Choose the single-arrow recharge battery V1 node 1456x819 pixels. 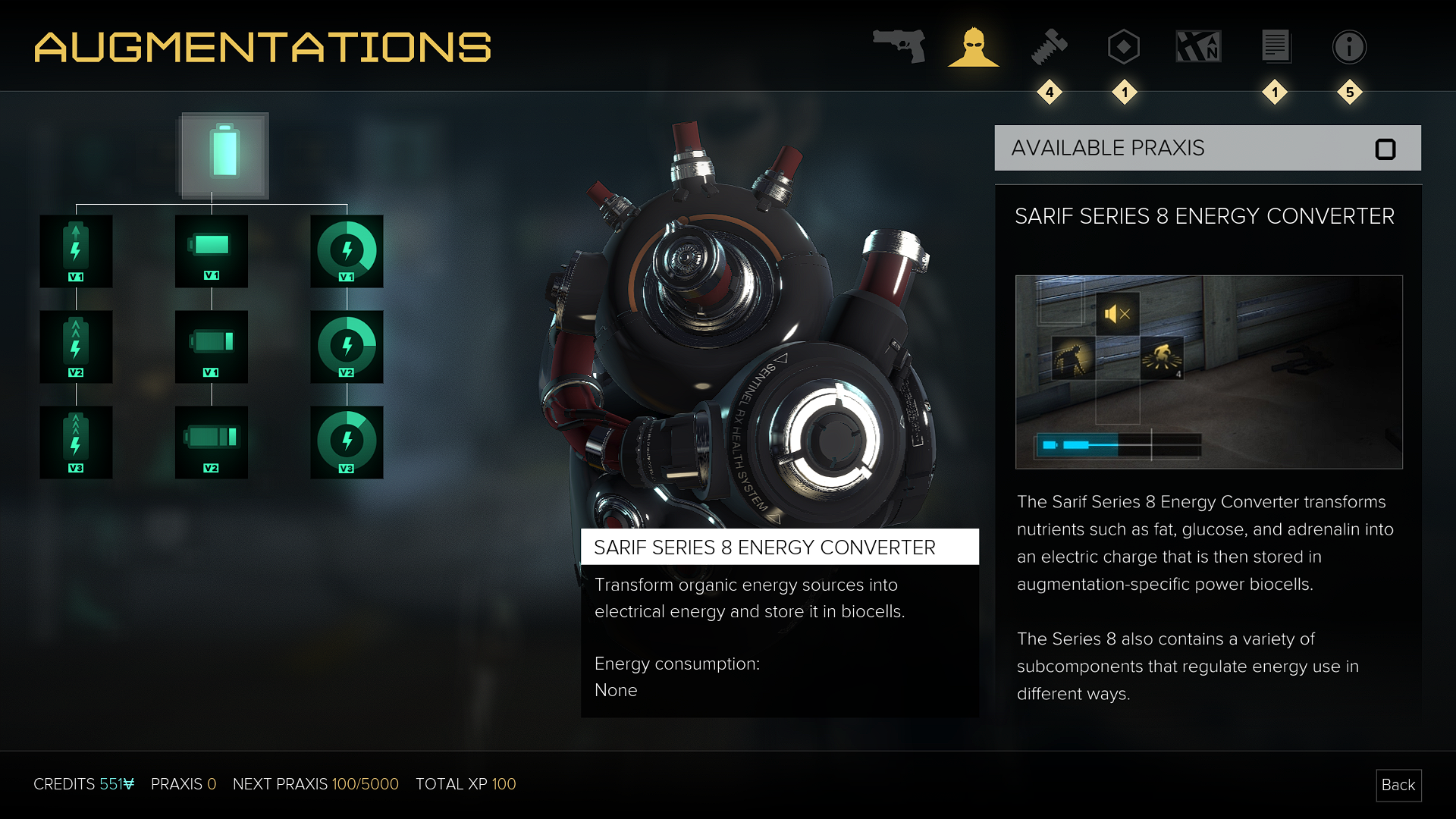click(76, 251)
